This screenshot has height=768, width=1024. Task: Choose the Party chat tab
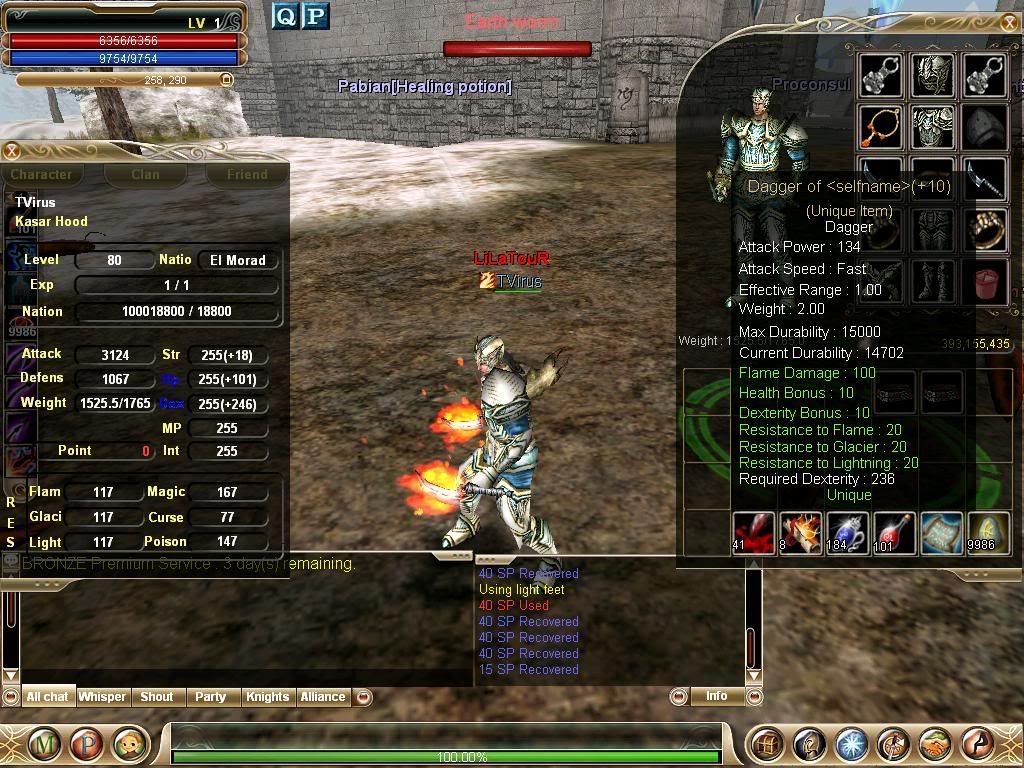tap(210, 697)
